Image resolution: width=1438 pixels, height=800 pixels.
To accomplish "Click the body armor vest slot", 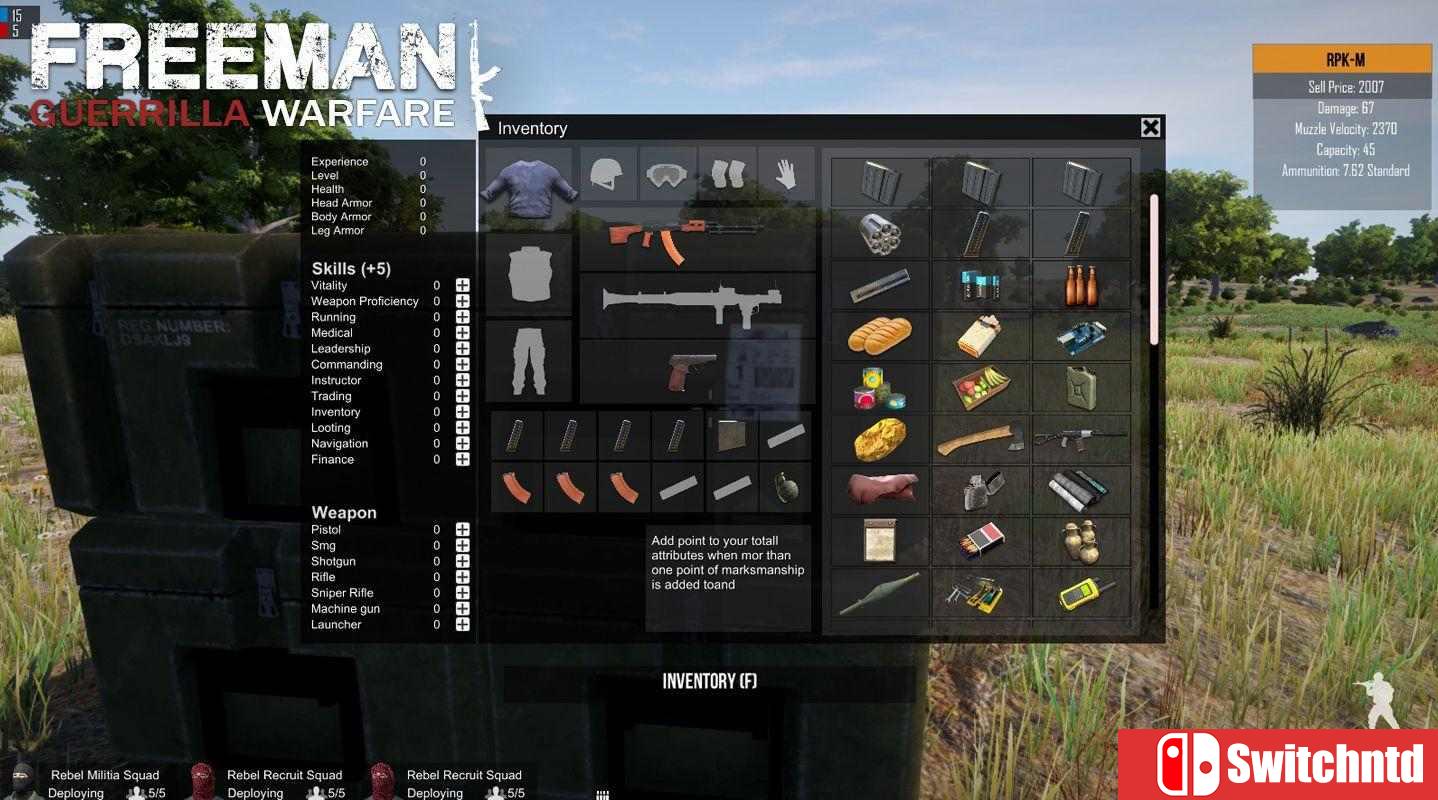I will click(528, 277).
